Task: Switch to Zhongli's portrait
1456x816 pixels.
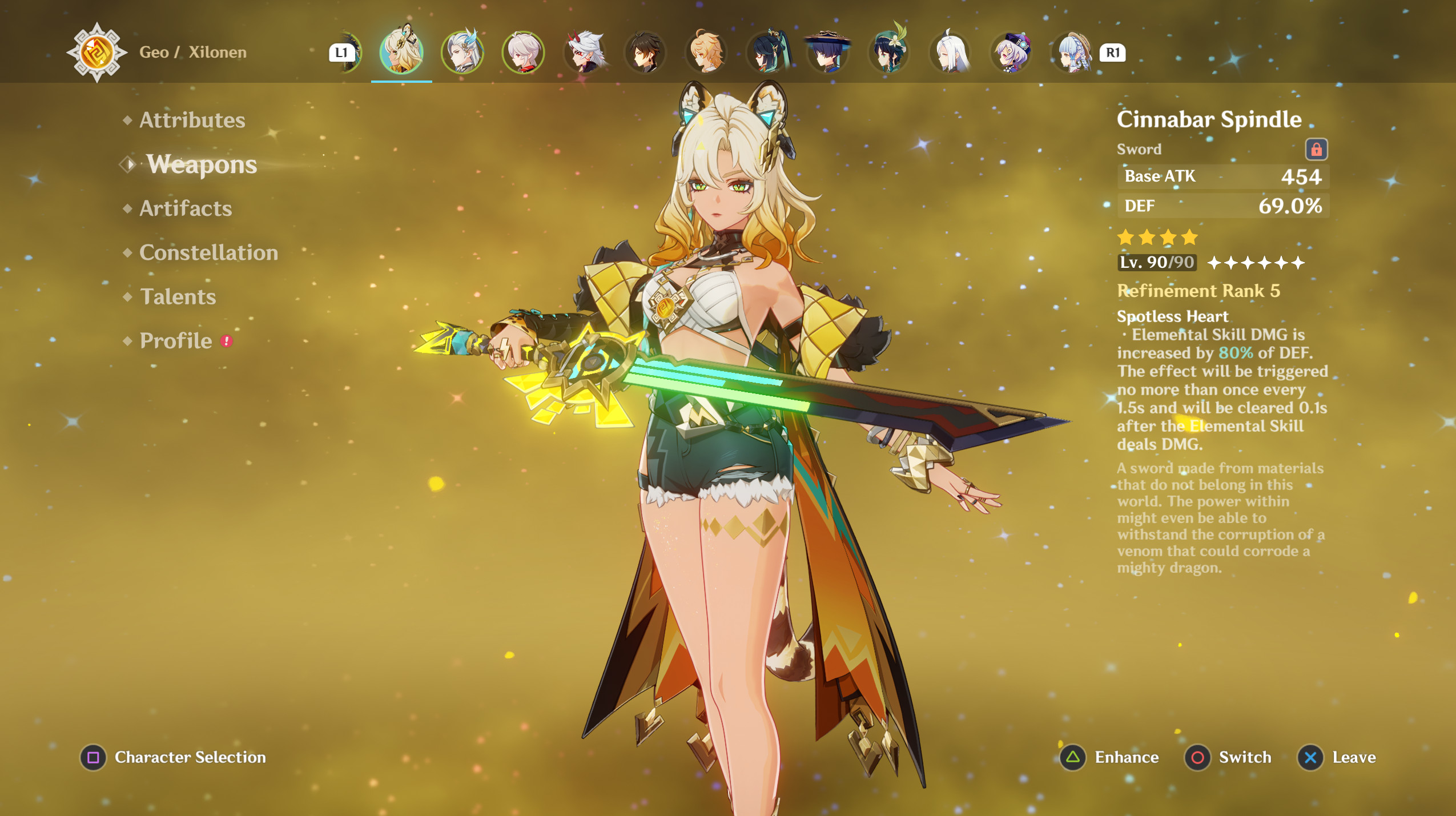Action: [645, 53]
